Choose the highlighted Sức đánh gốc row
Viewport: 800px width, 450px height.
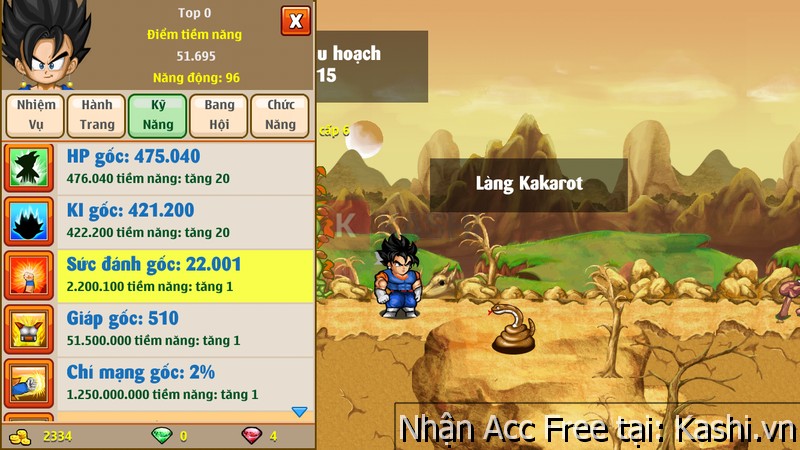[x=160, y=275]
